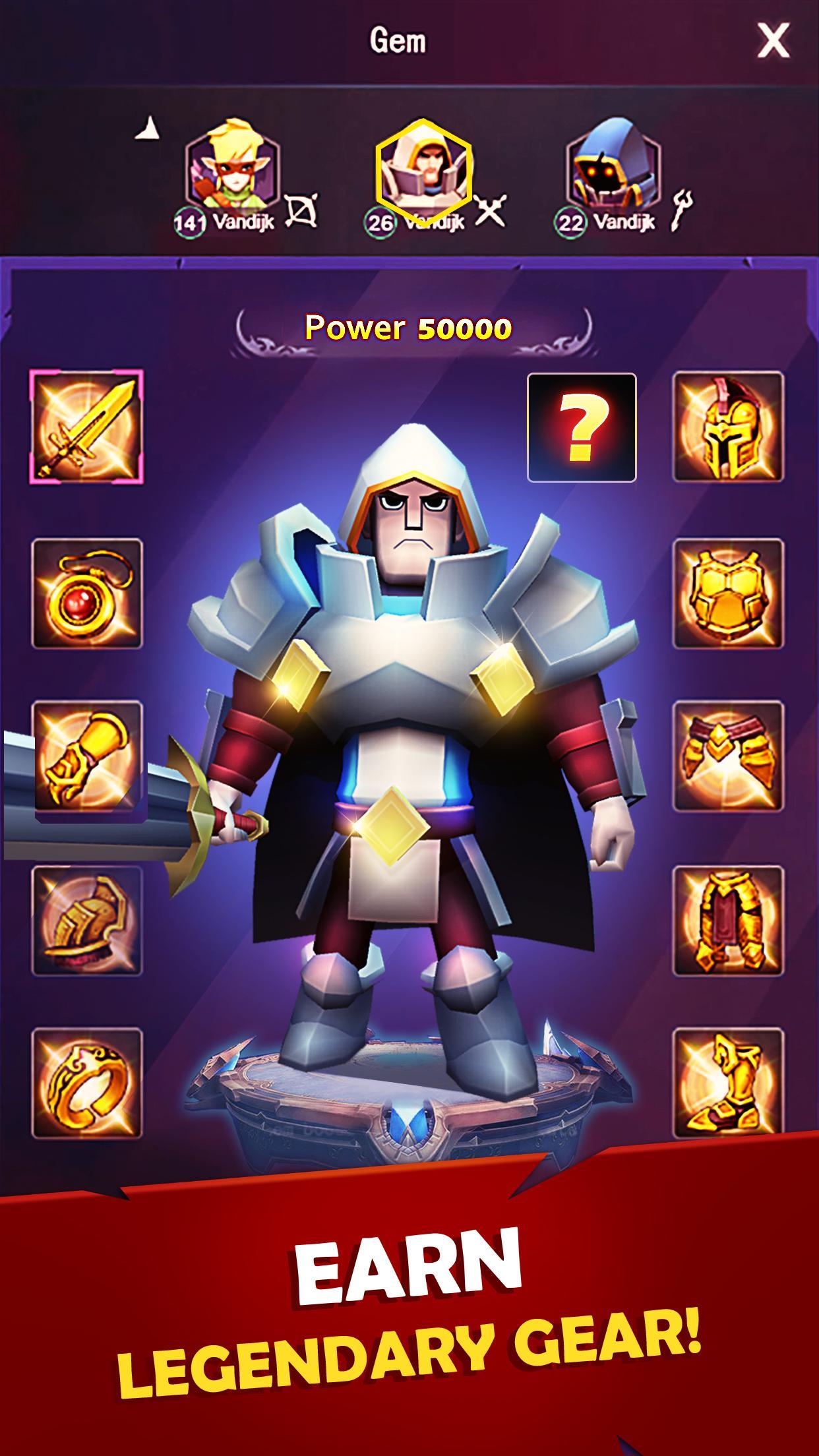Screen dimensions: 819x1456
Task: Open the golden sword equipment slot
Action: click(86, 427)
